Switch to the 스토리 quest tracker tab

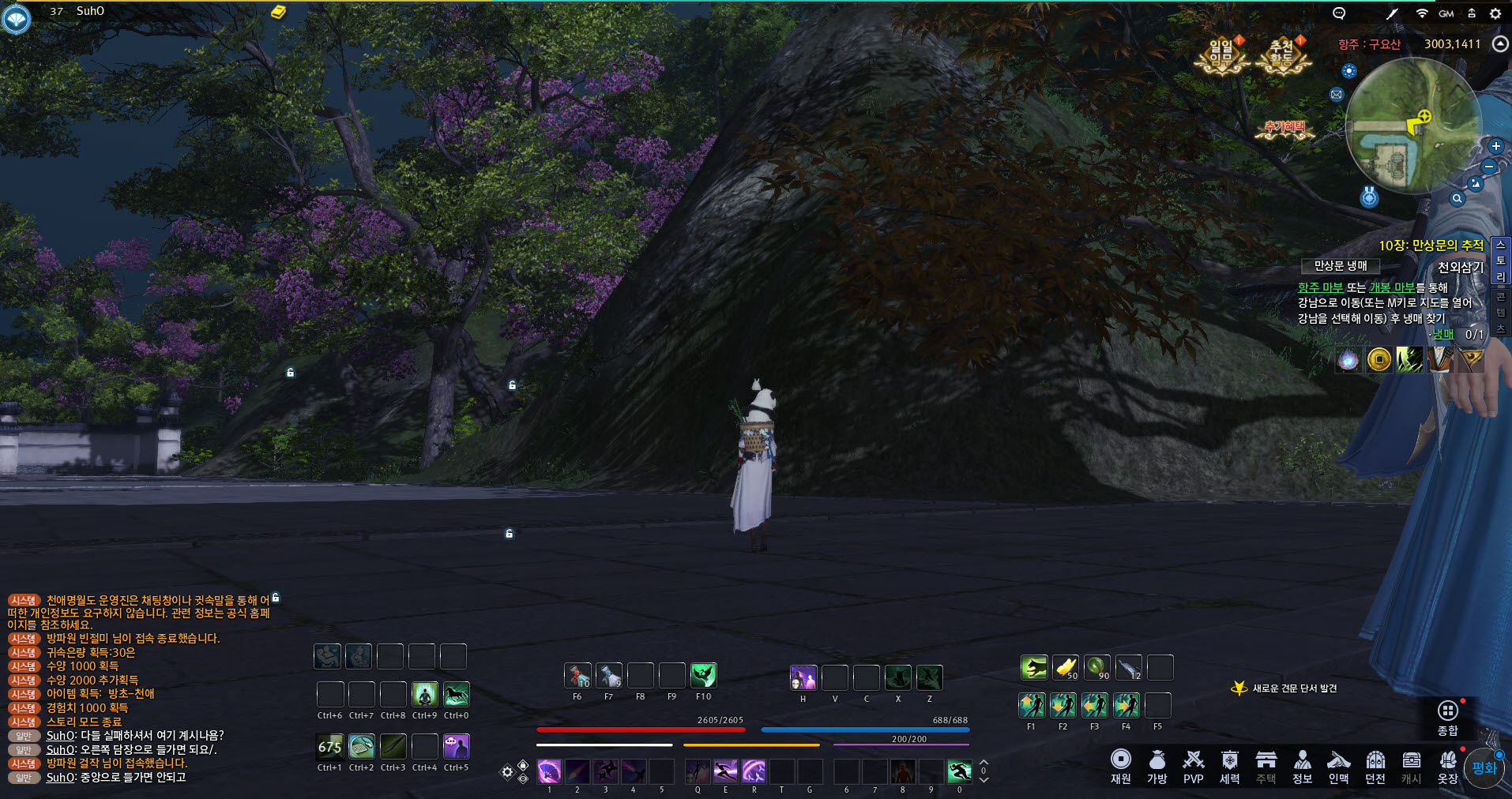click(1500, 261)
